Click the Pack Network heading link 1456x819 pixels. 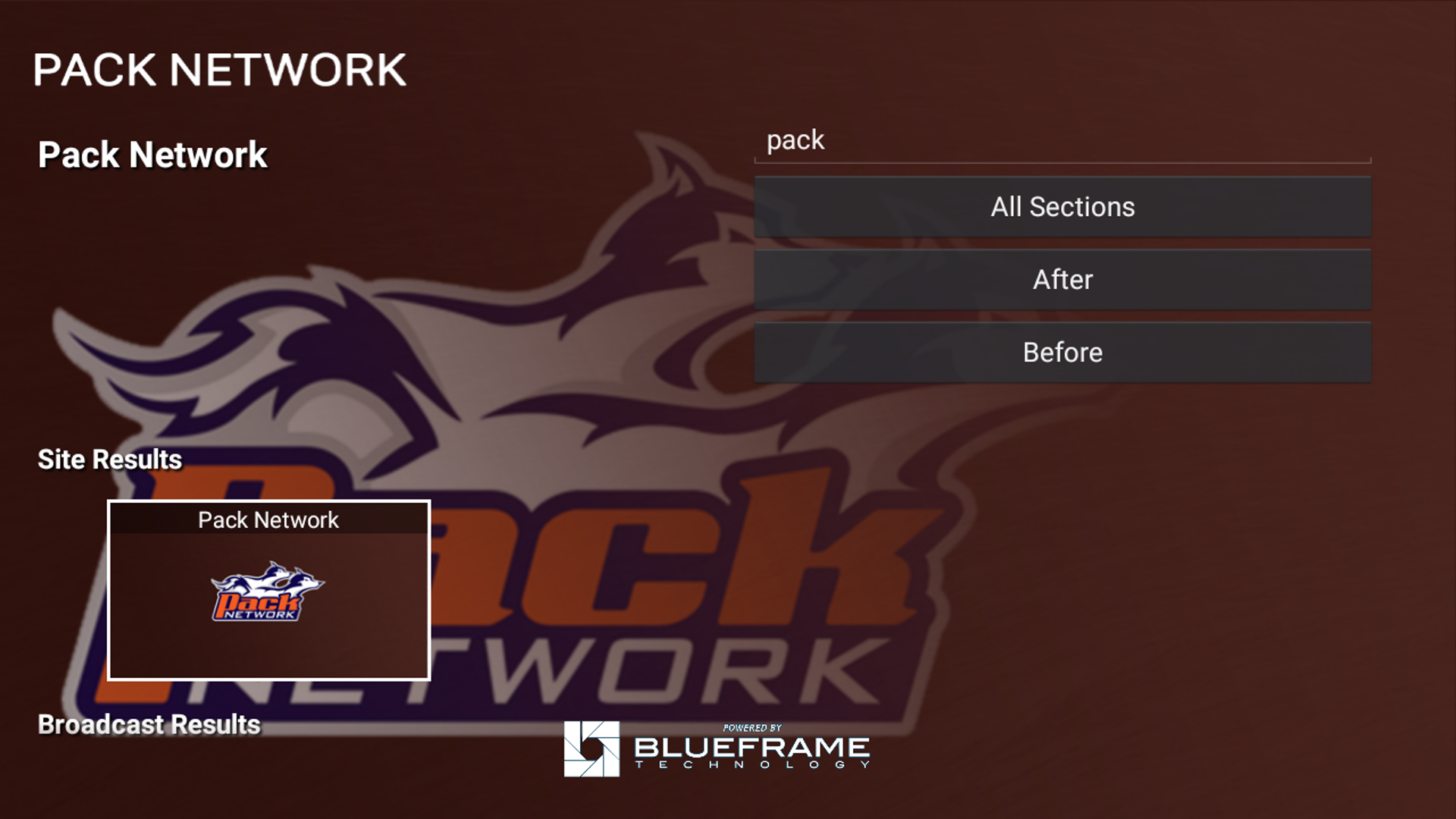pyautogui.click(x=152, y=154)
